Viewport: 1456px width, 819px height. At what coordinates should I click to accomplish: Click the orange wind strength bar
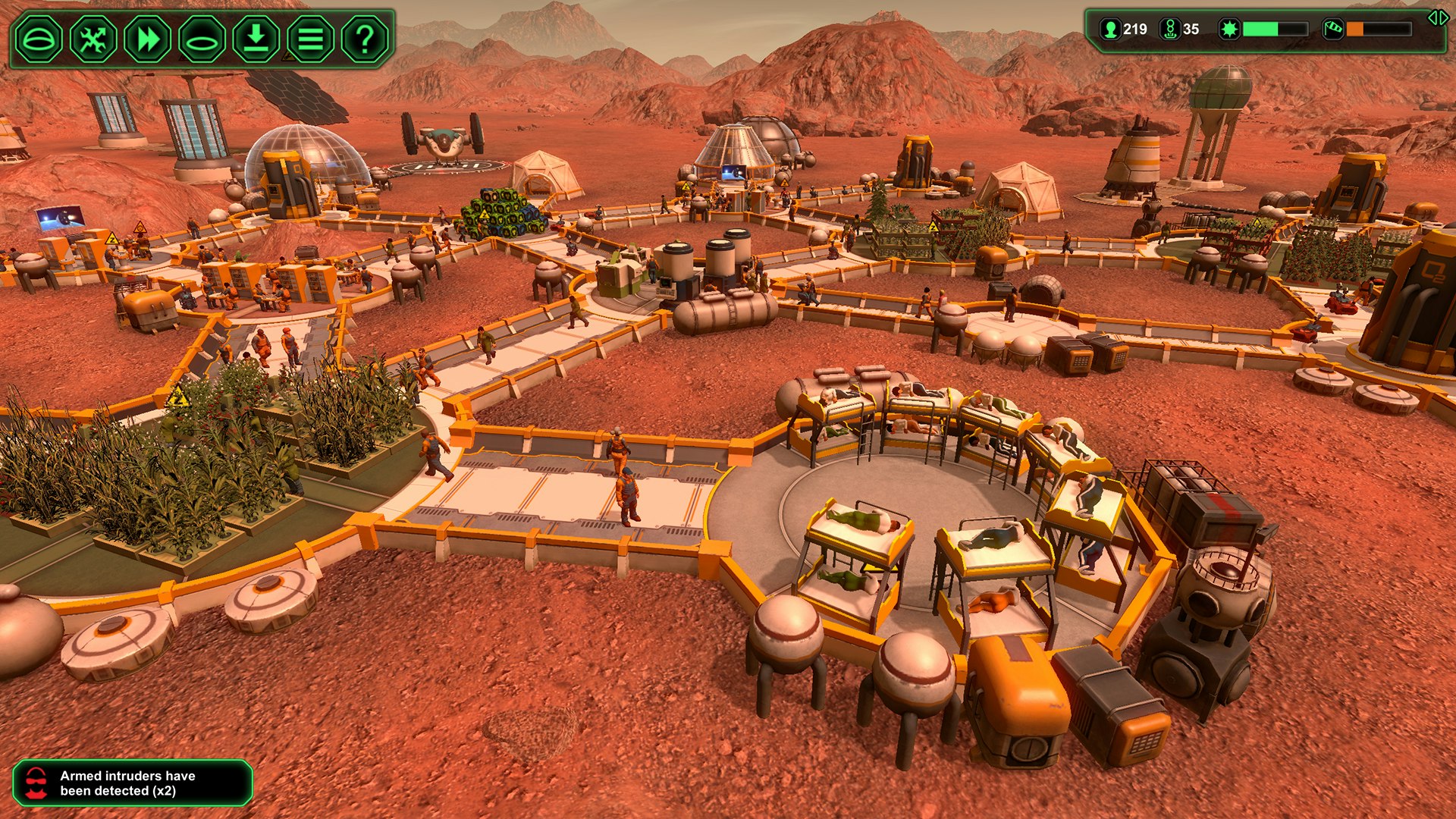tap(1355, 30)
